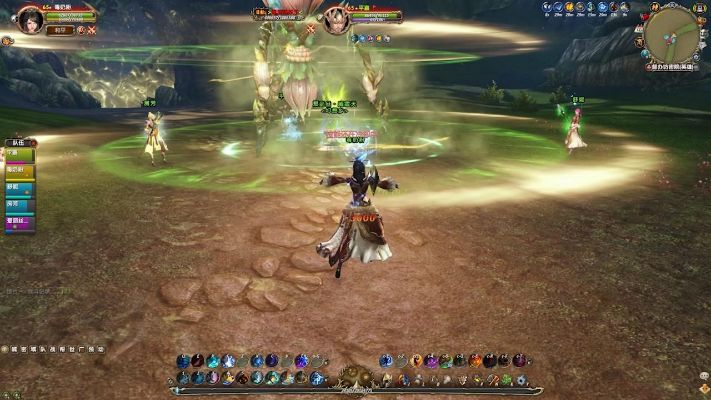
Task: Click the green icon at minimap's top-right corner
Action: coord(699,6)
